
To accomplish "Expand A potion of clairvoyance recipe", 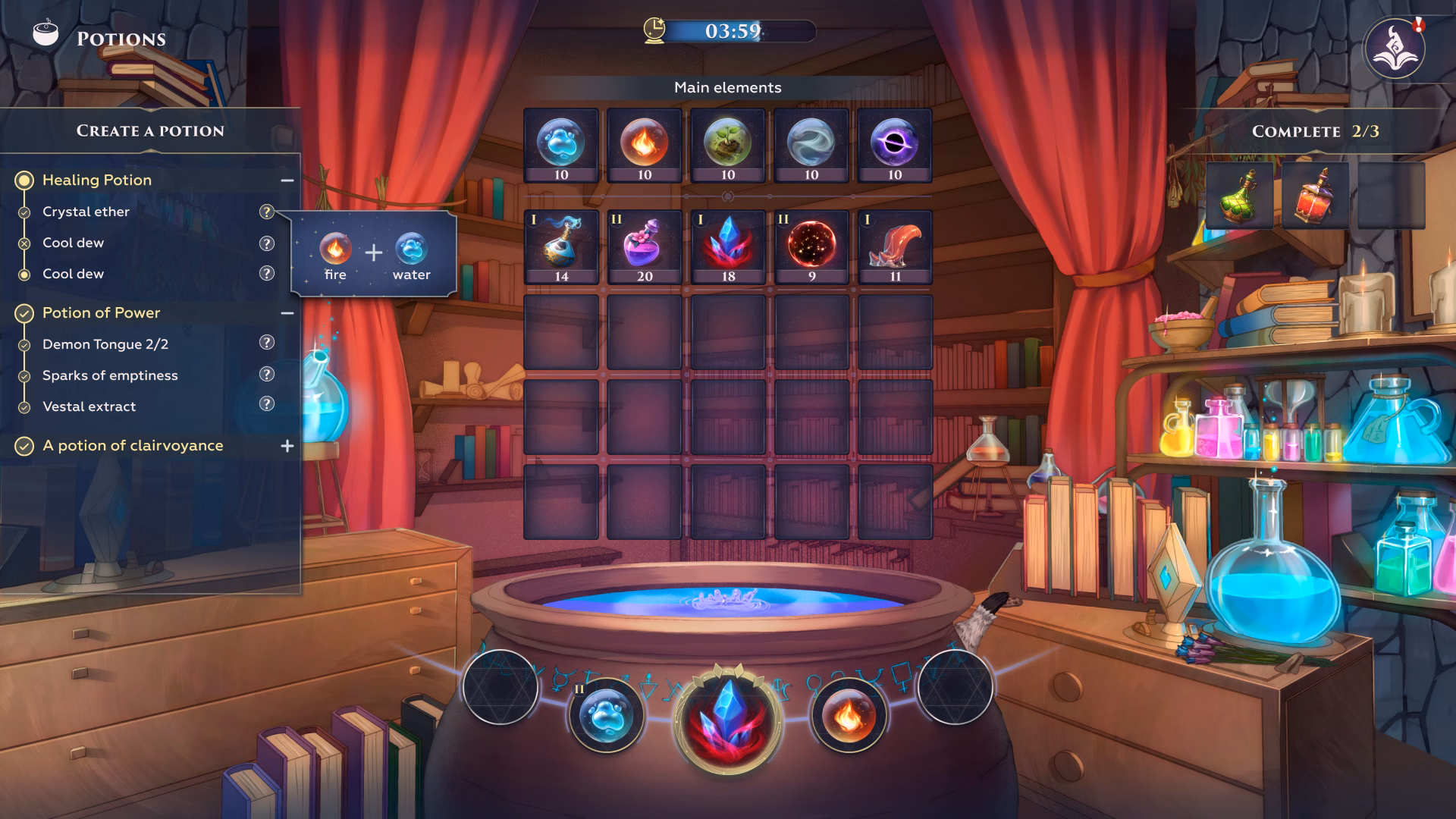I will click(x=287, y=446).
